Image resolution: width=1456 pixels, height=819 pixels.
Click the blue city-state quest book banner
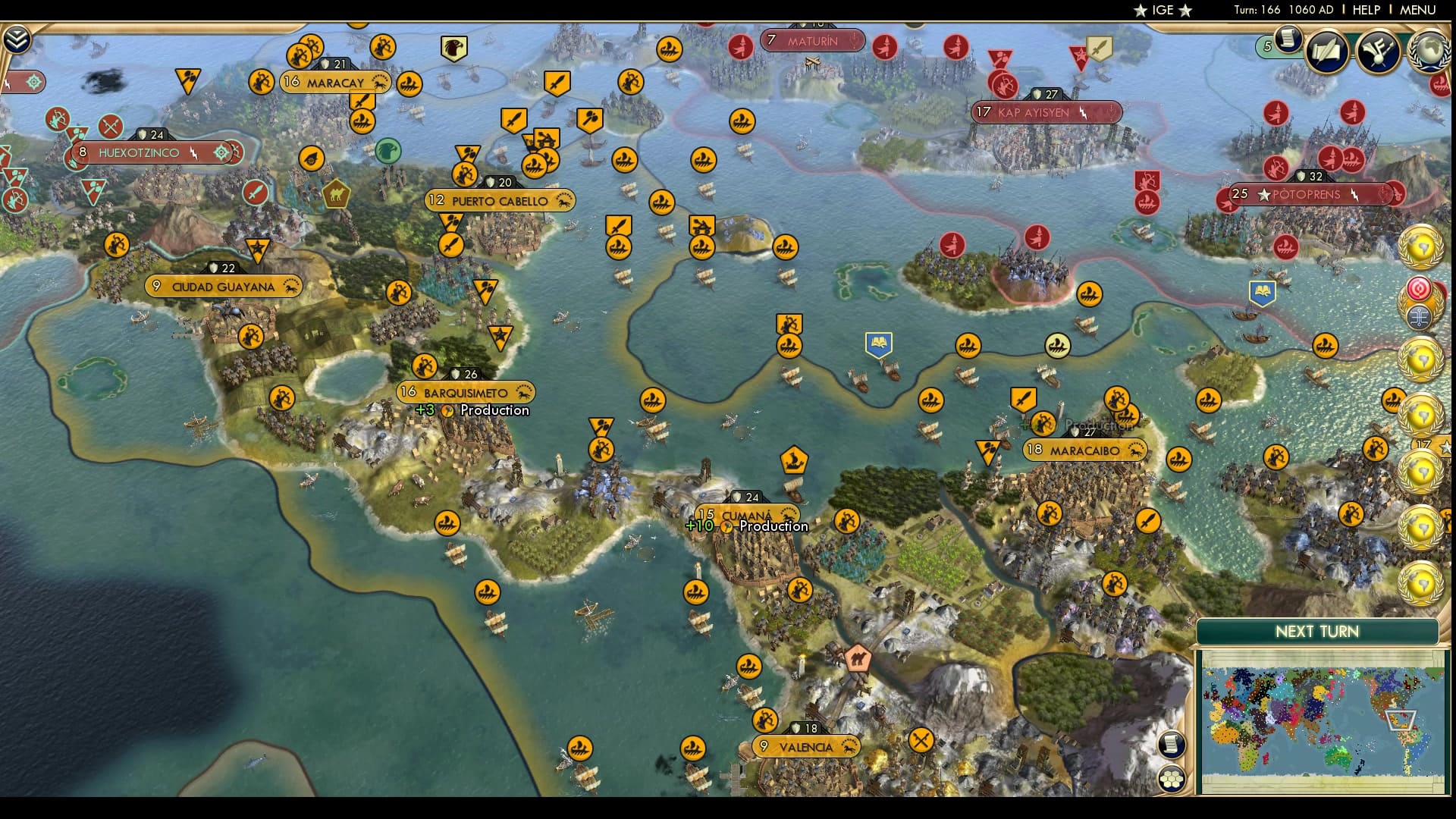pyautogui.click(x=877, y=341)
